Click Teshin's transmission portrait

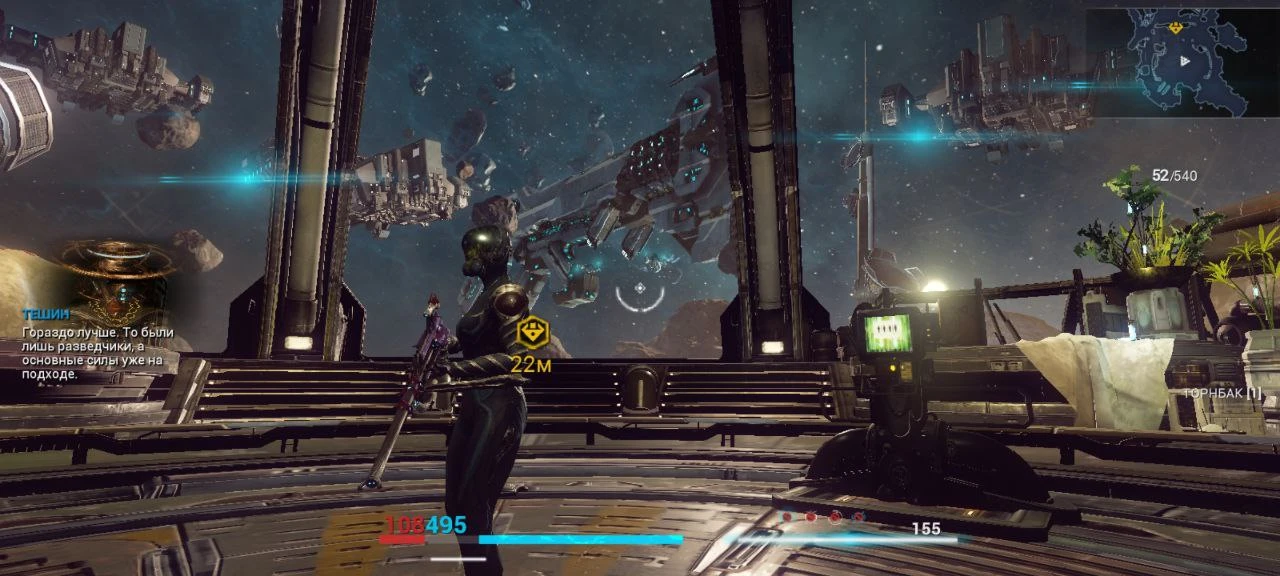pos(118,278)
